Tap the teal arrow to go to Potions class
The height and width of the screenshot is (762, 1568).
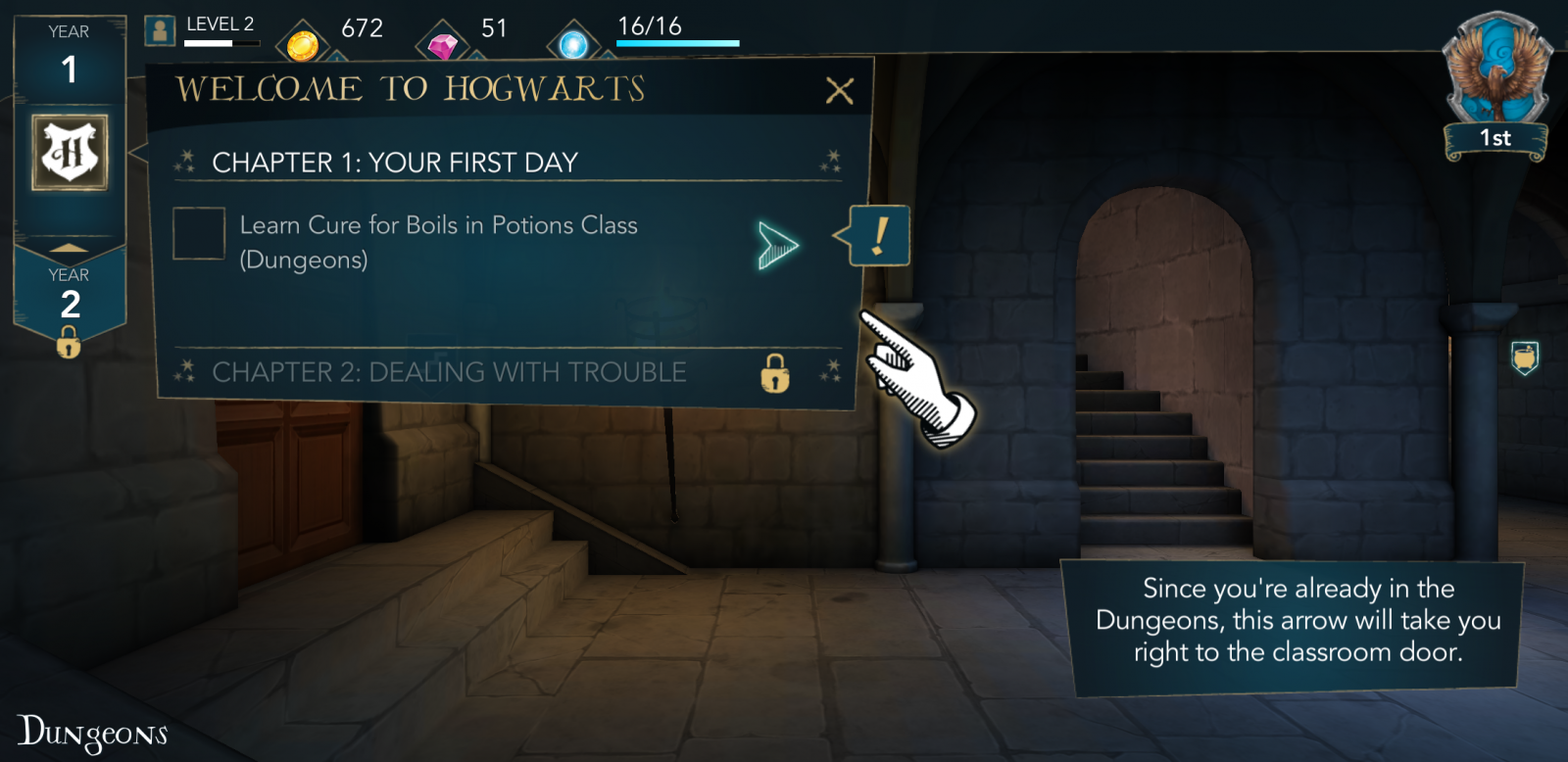click(777, 245)
